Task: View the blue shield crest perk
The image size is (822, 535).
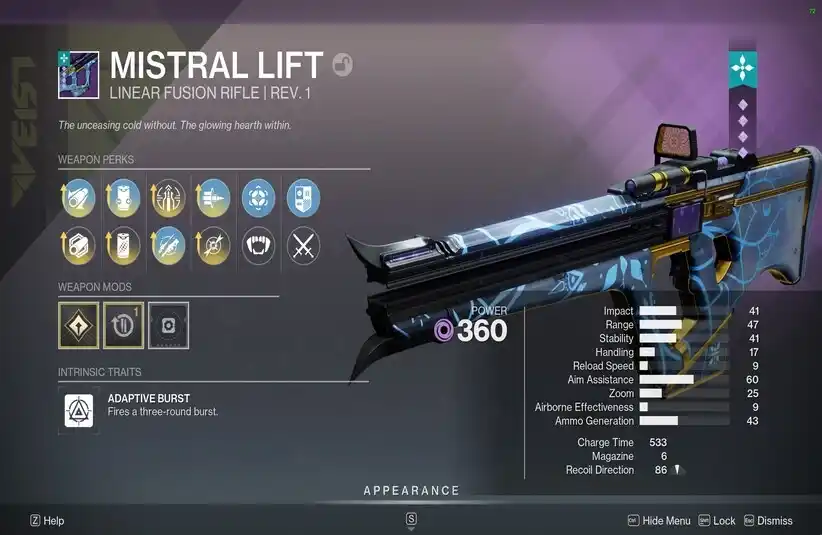Action: tap(303, 198)
